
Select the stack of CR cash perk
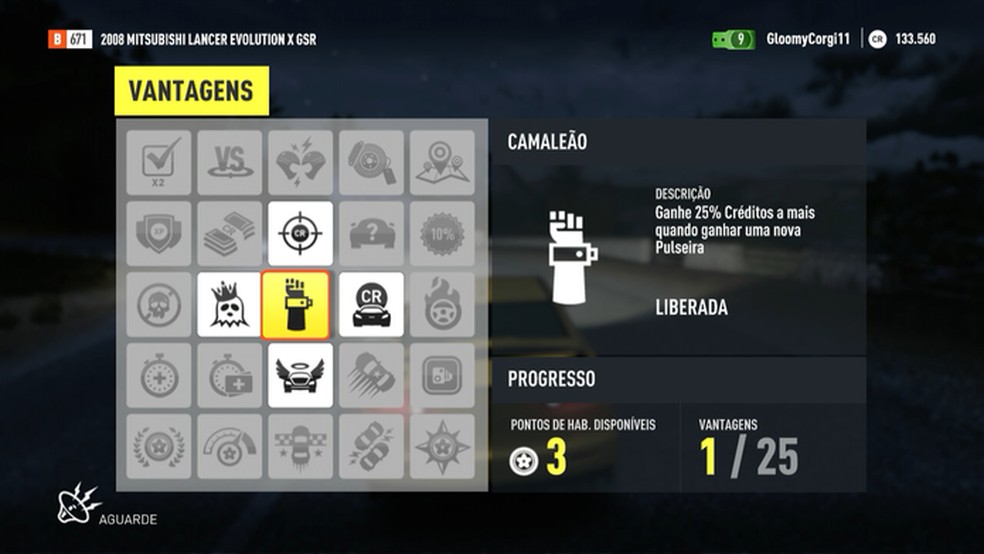click(230, 233)
